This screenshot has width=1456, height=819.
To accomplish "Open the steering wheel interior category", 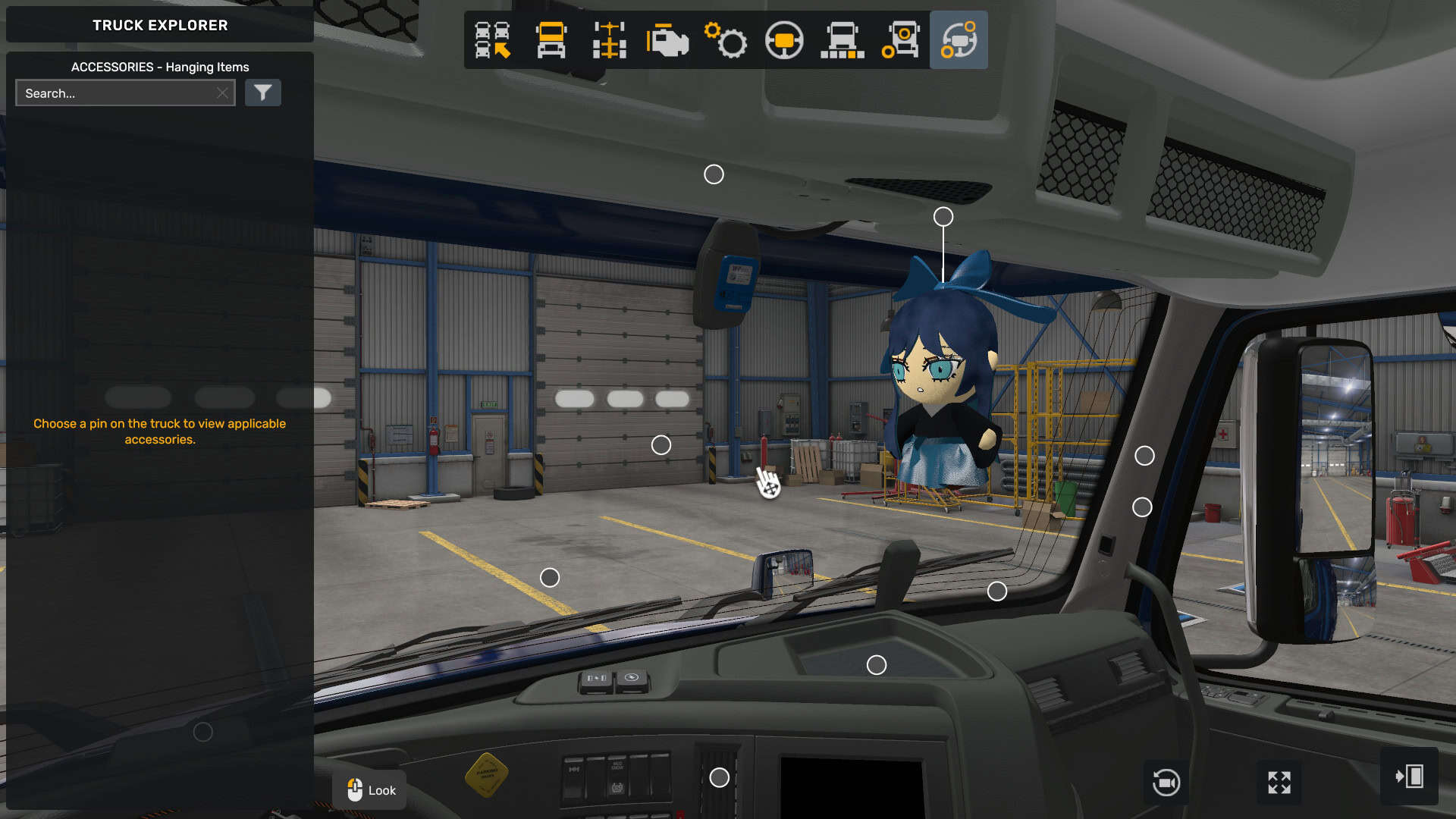I will click(x=784, y=40).
